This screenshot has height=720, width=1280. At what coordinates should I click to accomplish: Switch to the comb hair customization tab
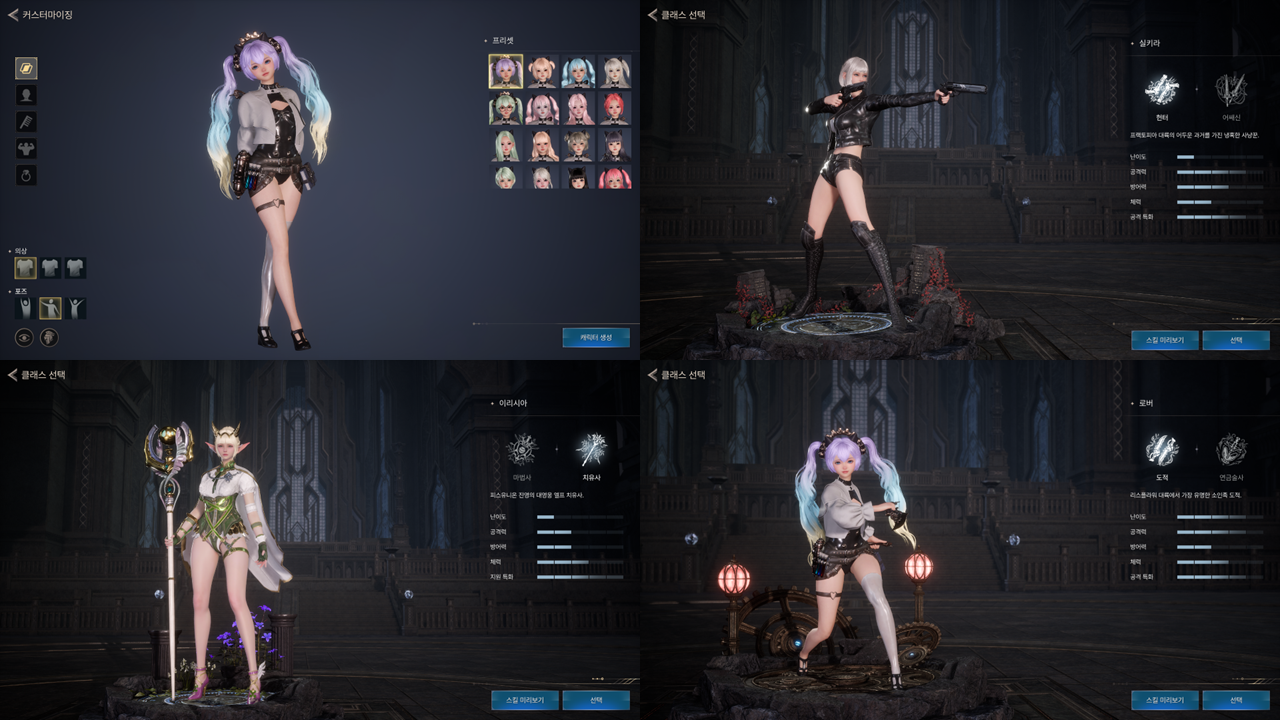pos(26,122)
